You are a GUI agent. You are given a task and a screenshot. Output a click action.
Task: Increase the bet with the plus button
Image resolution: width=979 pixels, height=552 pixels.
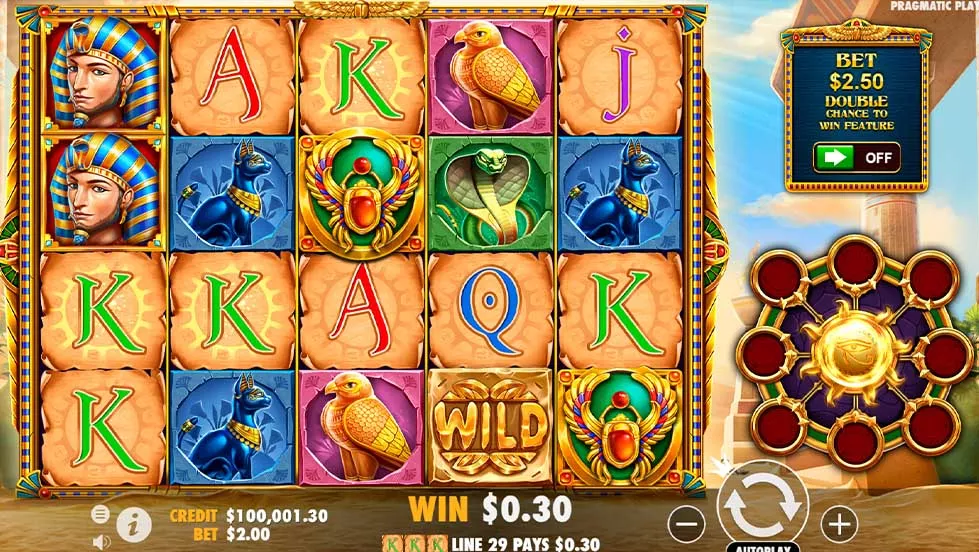pyautogui.click(x=839, y=521)
